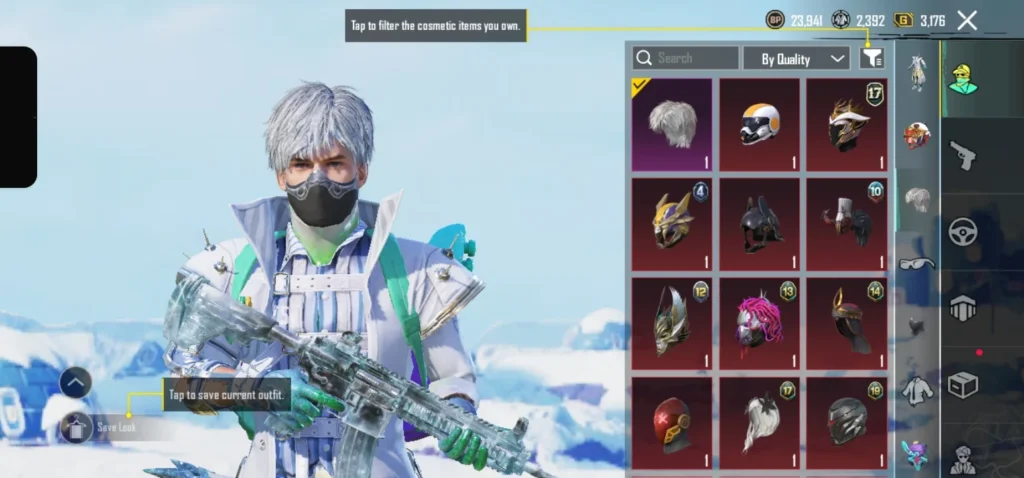Switch to the steering wheel vehicle category
Image resolution: width=1024 pixels, height=478 pixels.
click(962, 232)
